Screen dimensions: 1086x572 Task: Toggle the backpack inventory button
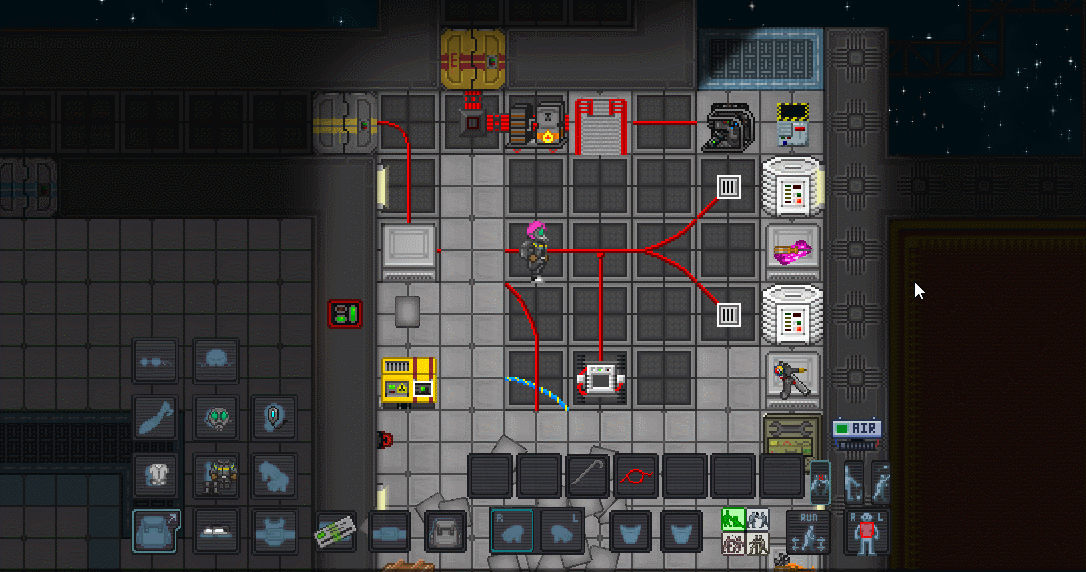(x=155, y=530)
